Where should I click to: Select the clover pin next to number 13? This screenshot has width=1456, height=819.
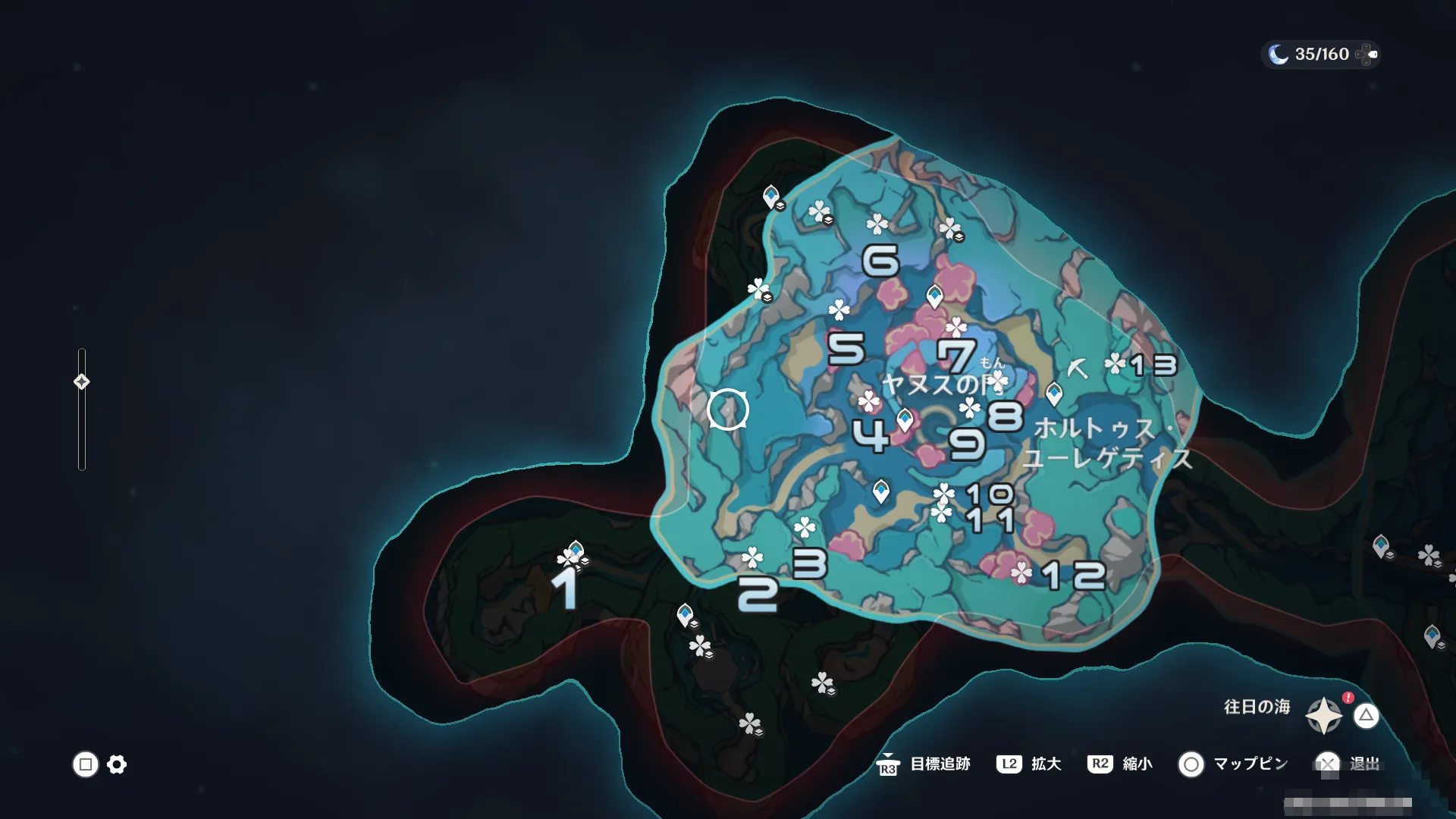click(x=1115, y=364)
